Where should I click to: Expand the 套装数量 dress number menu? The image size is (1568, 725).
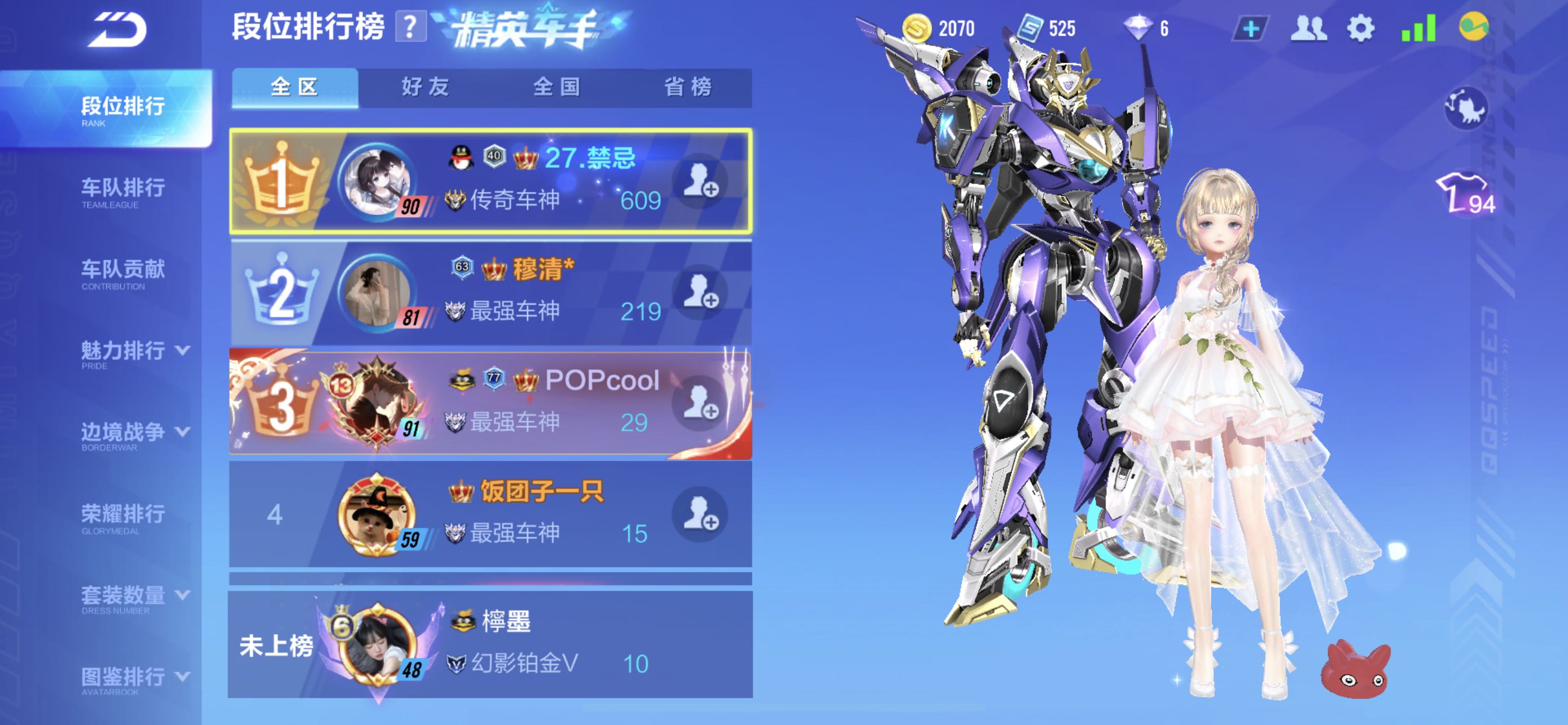134,598
